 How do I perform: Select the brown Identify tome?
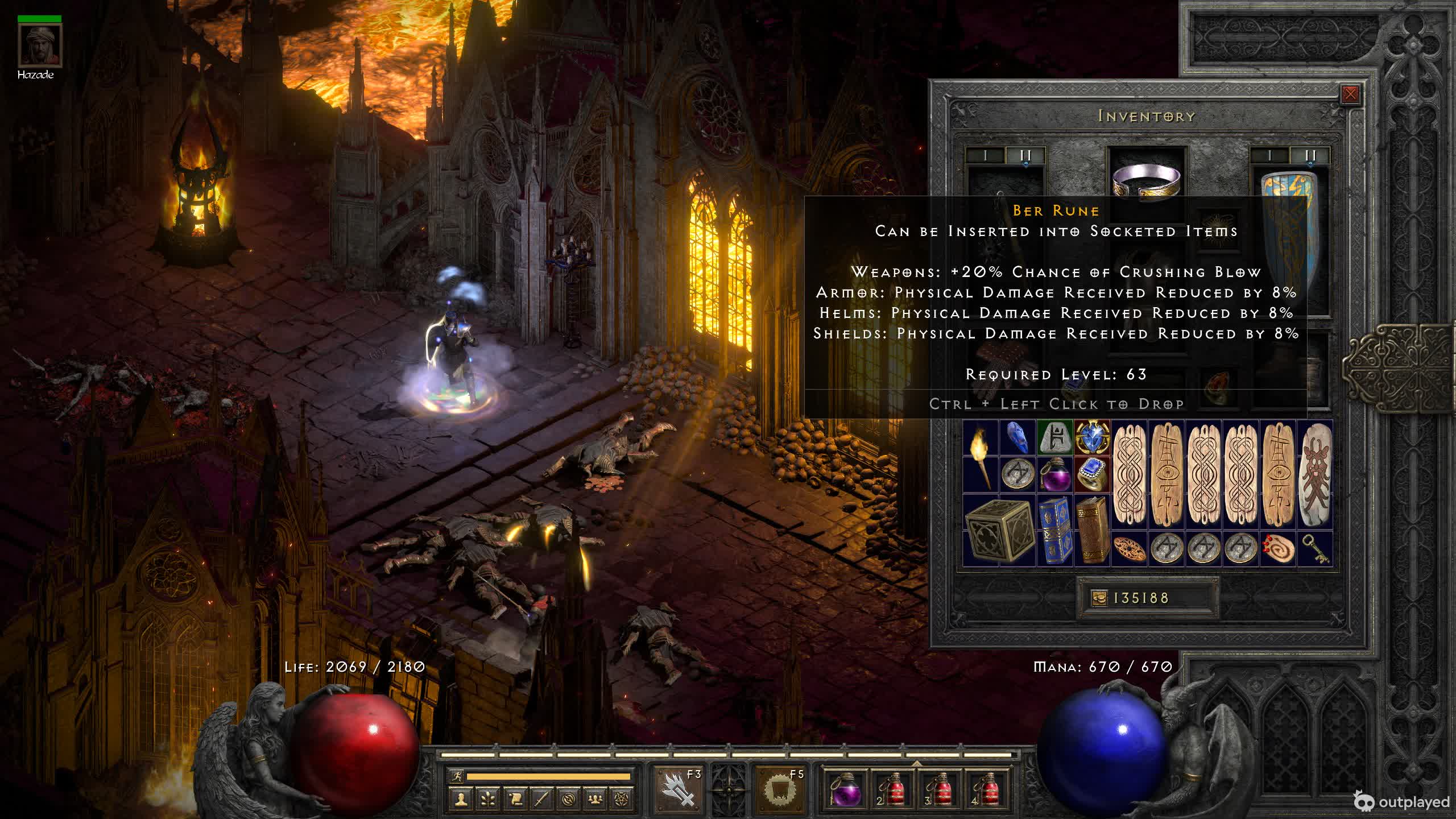click(x=1092, y=530)
